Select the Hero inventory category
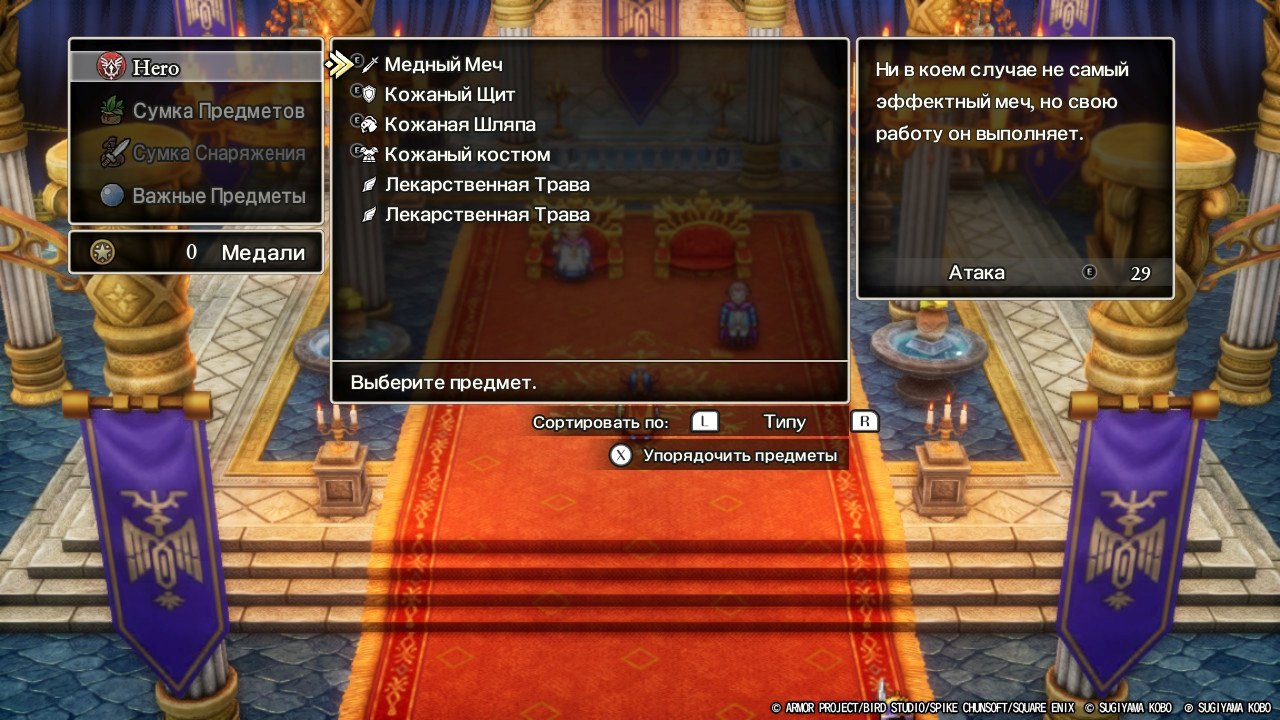1280x720 pixels. pos(196,68)
